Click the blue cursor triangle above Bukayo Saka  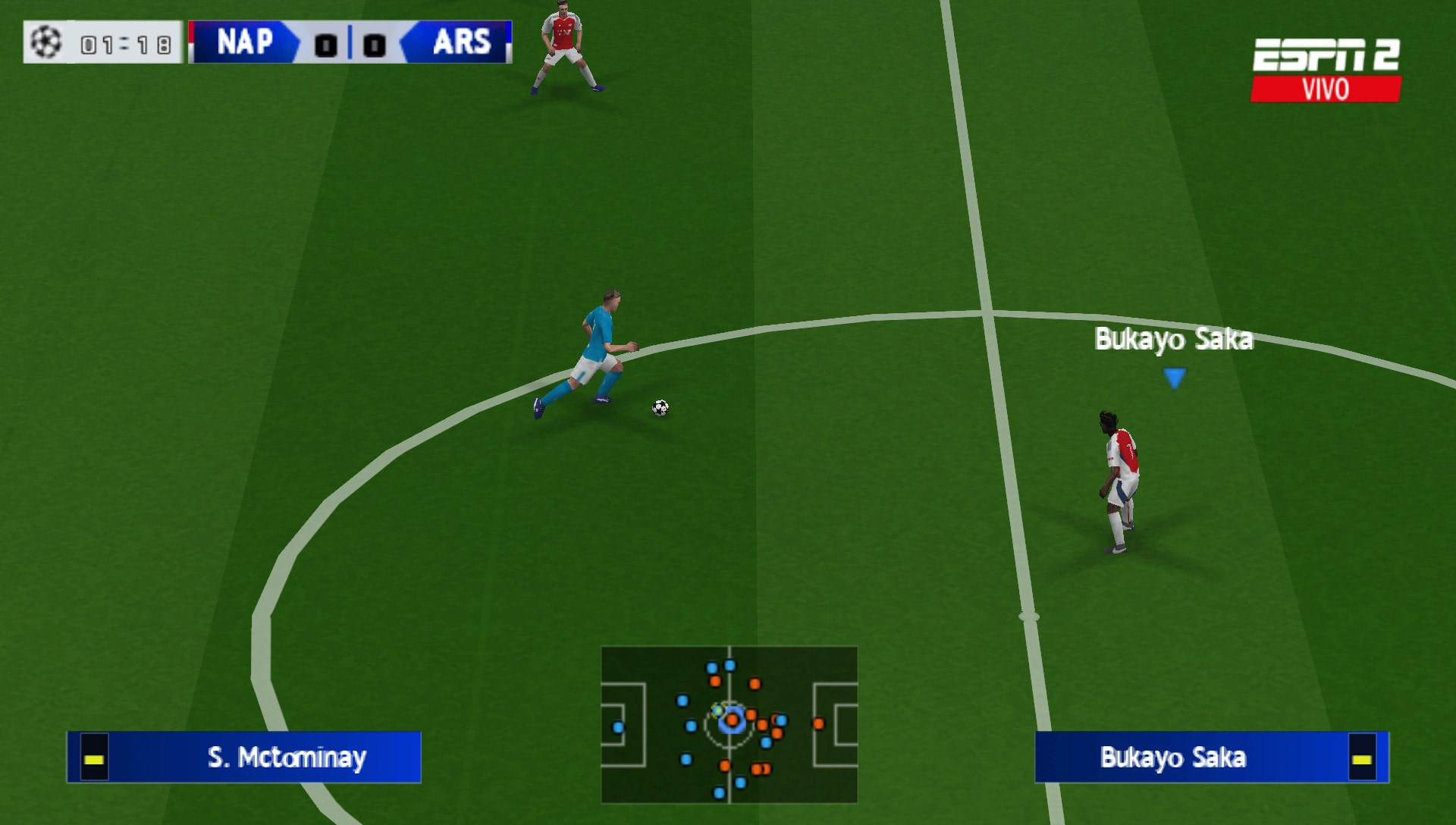(1175, 375)
